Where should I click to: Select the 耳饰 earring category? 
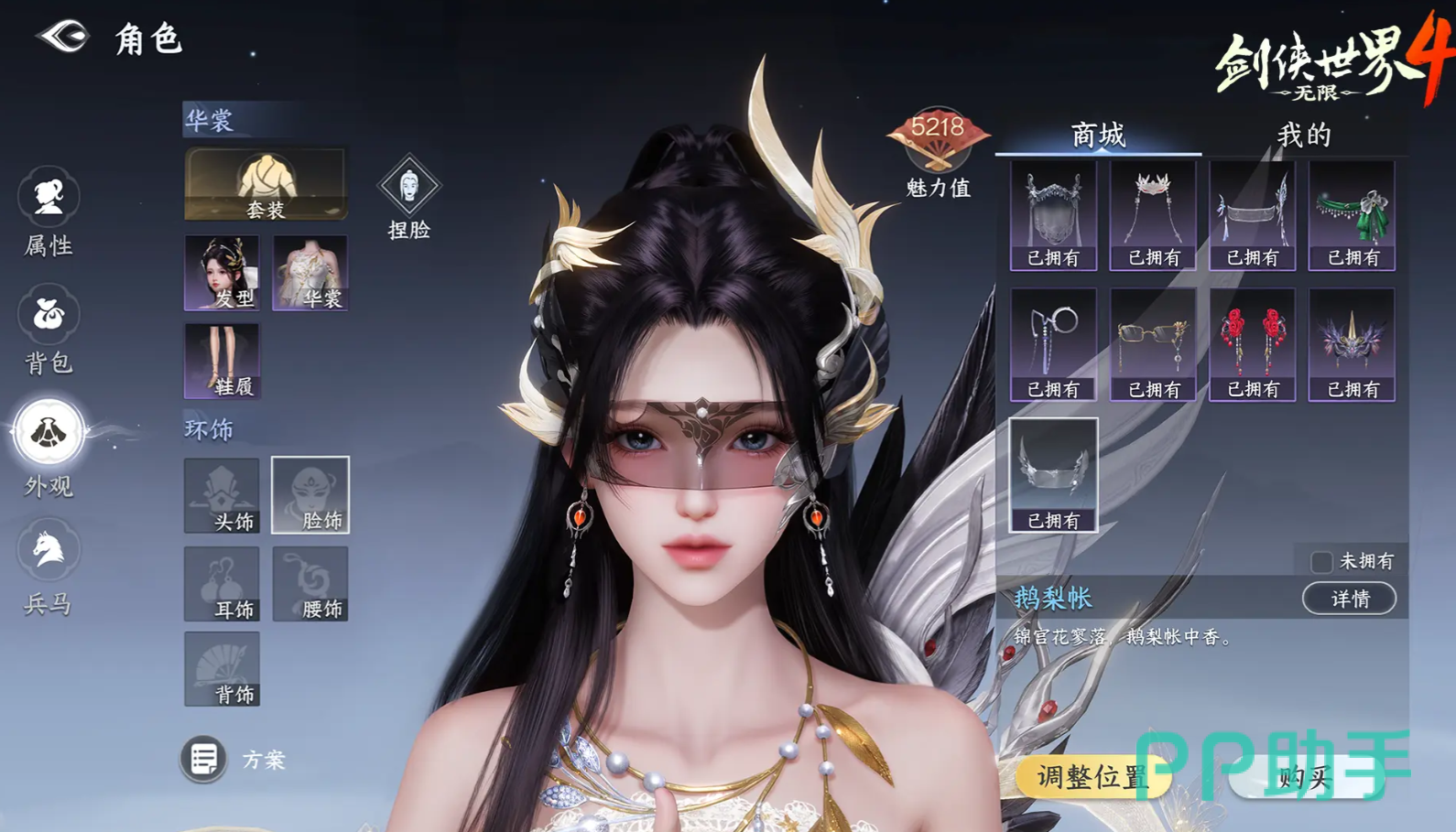click(222, 584)
